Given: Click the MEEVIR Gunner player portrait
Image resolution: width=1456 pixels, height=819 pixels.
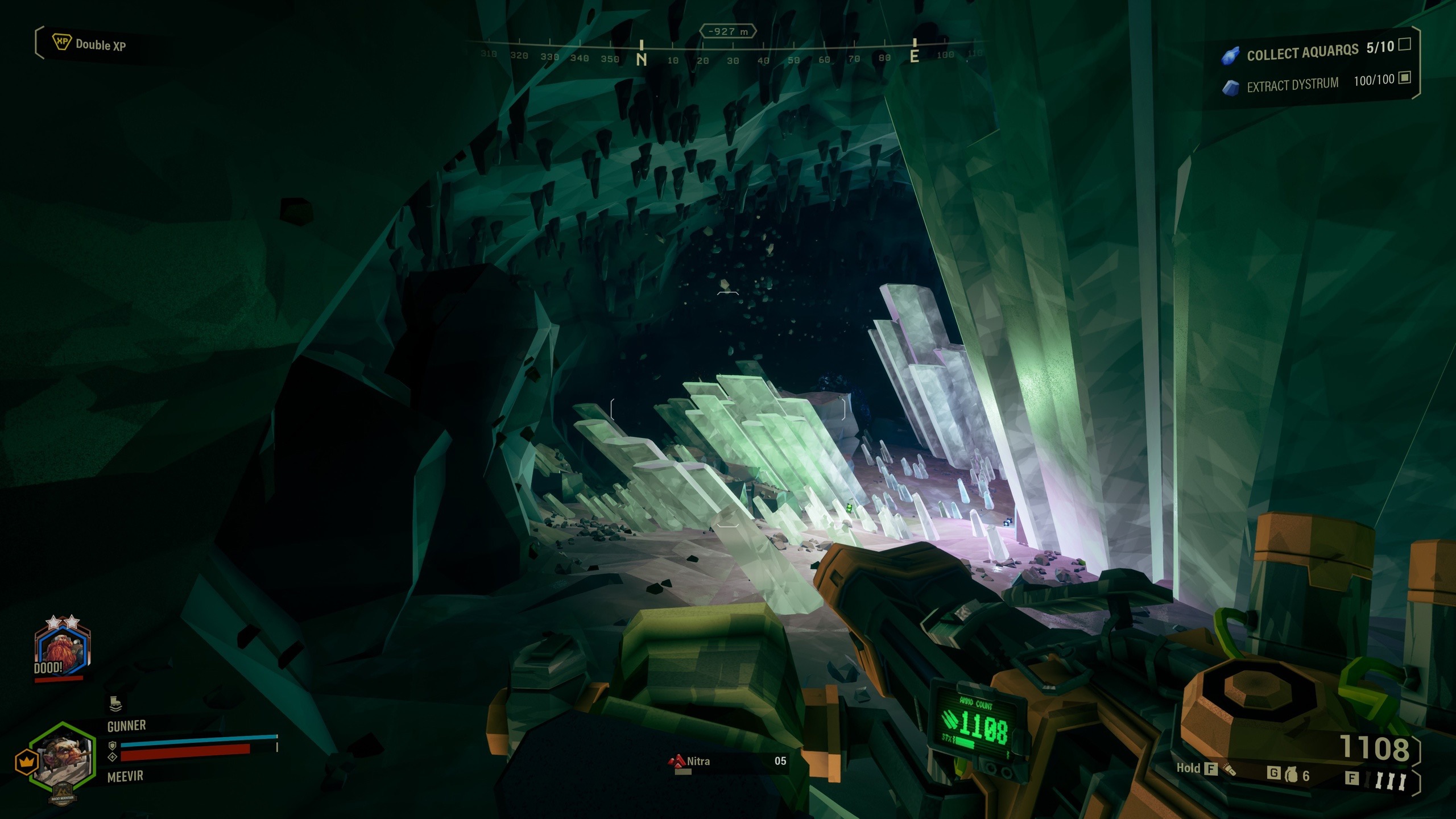Looking at the screenshot, I should coord(63,756).
